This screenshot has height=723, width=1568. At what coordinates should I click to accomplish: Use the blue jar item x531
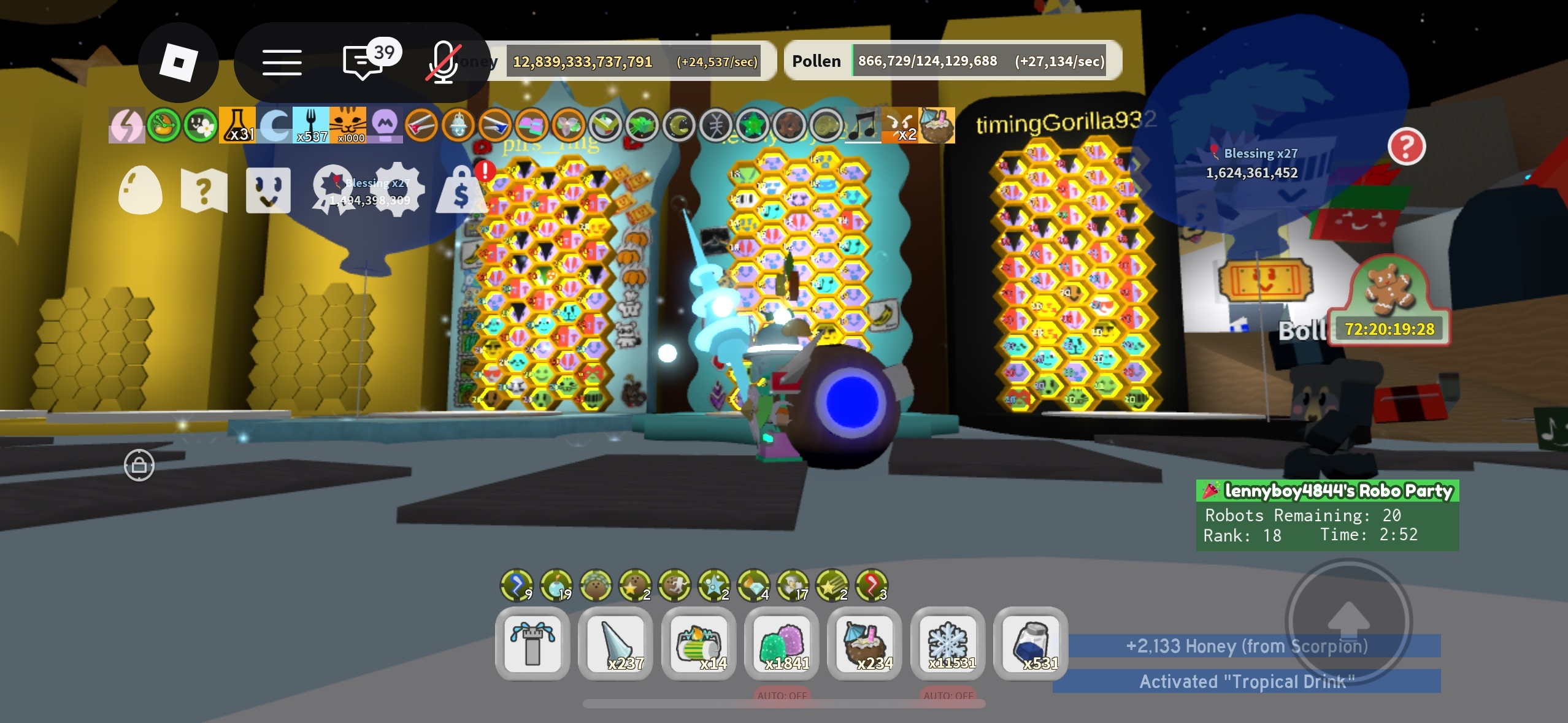1031,644
